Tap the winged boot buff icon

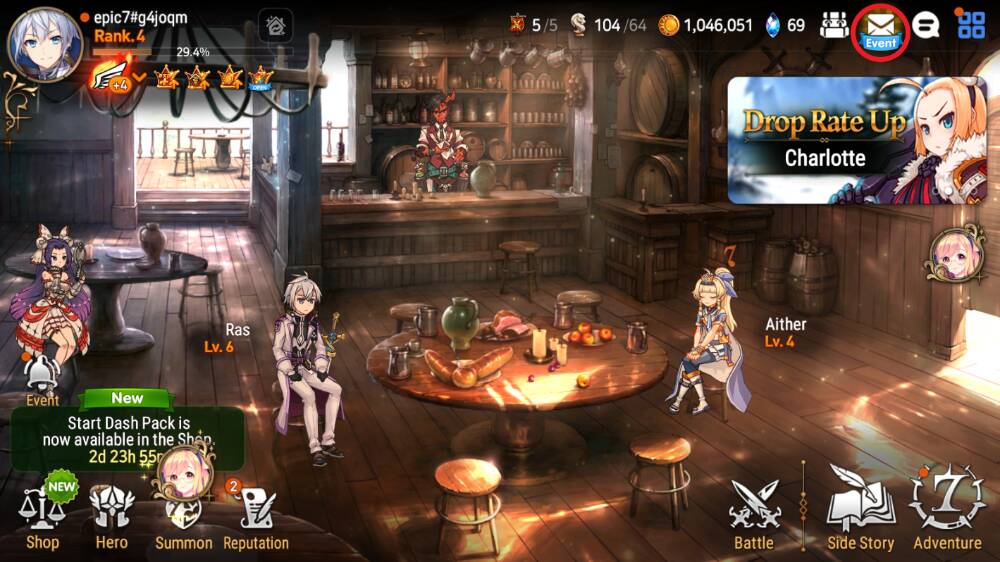point(111,76)
